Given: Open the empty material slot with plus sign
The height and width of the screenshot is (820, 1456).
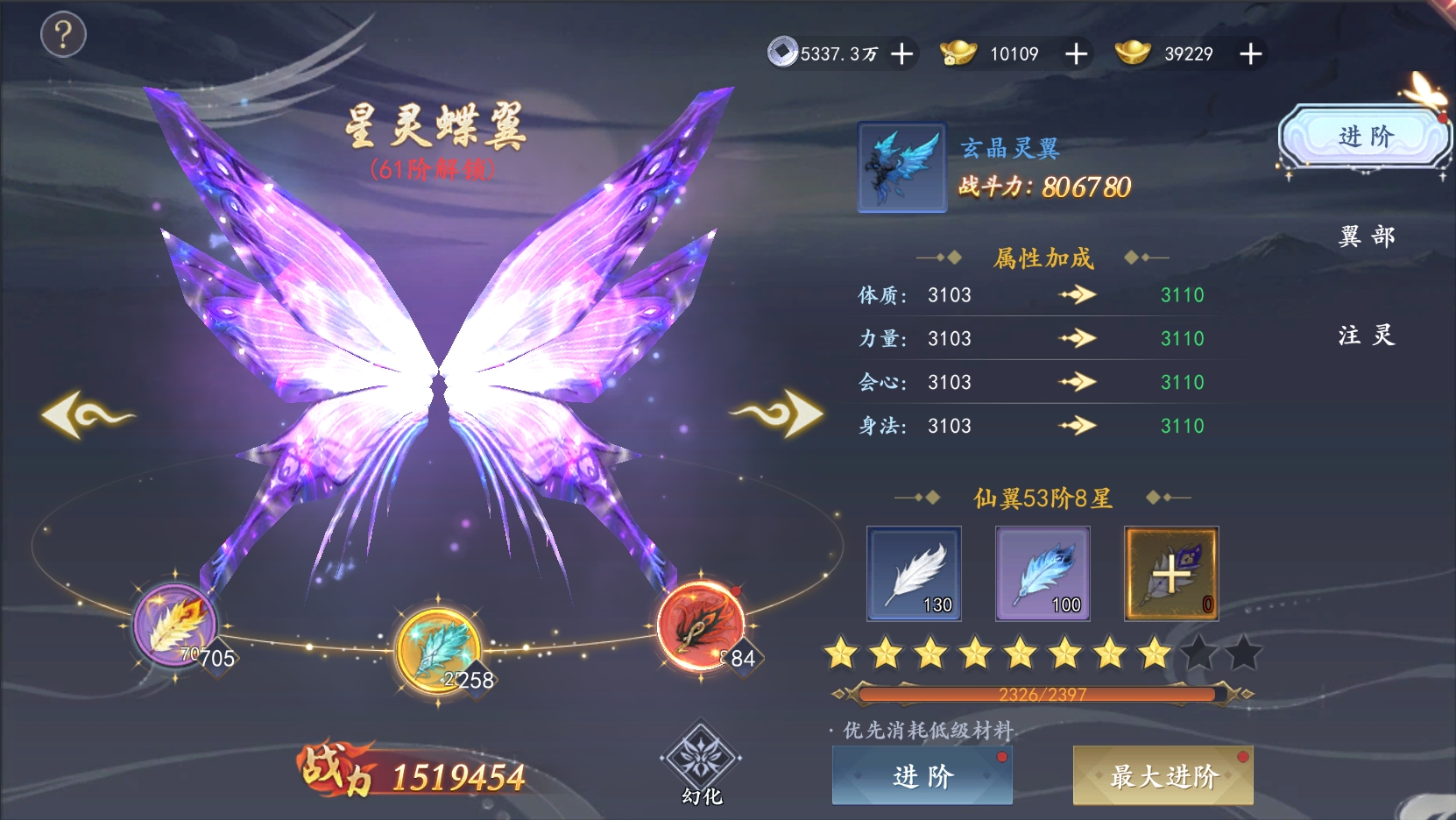Looking at the screenshot, I should [x=1170, y=574].
